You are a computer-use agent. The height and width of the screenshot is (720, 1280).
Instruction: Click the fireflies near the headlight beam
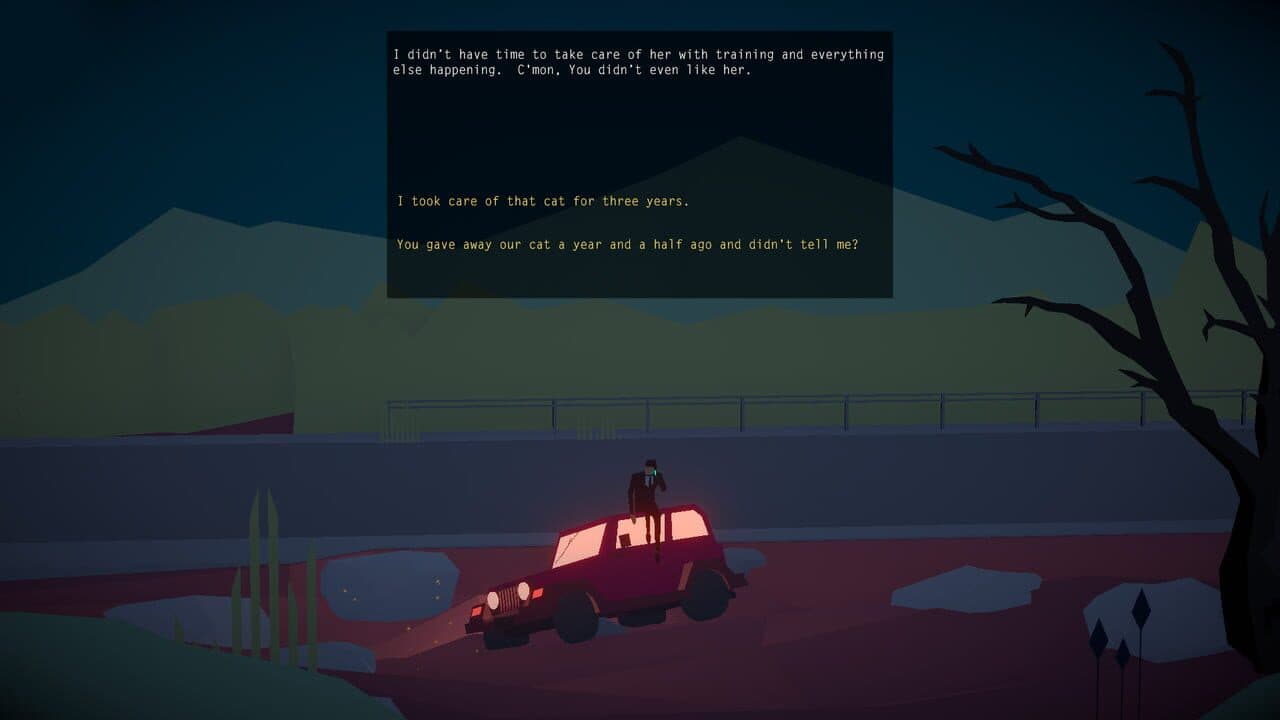click(420, 630)
